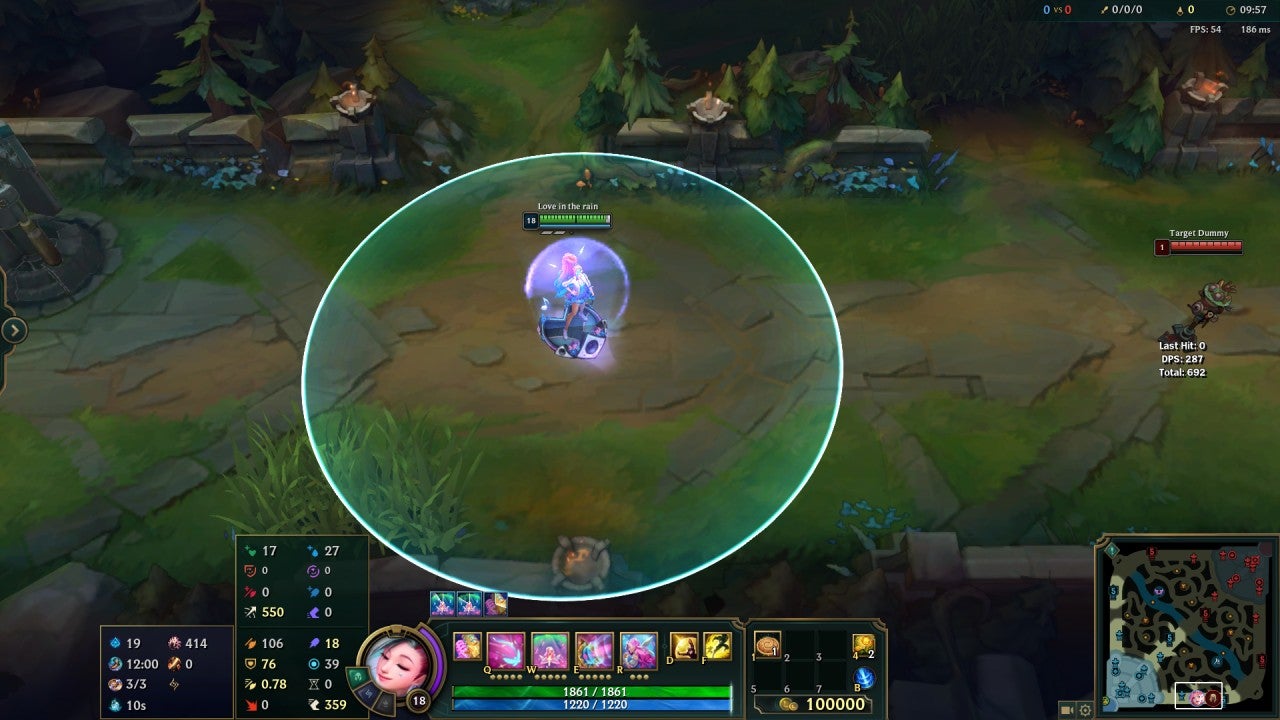Select the Target Dummy health bar

(x=1205, y=246)
